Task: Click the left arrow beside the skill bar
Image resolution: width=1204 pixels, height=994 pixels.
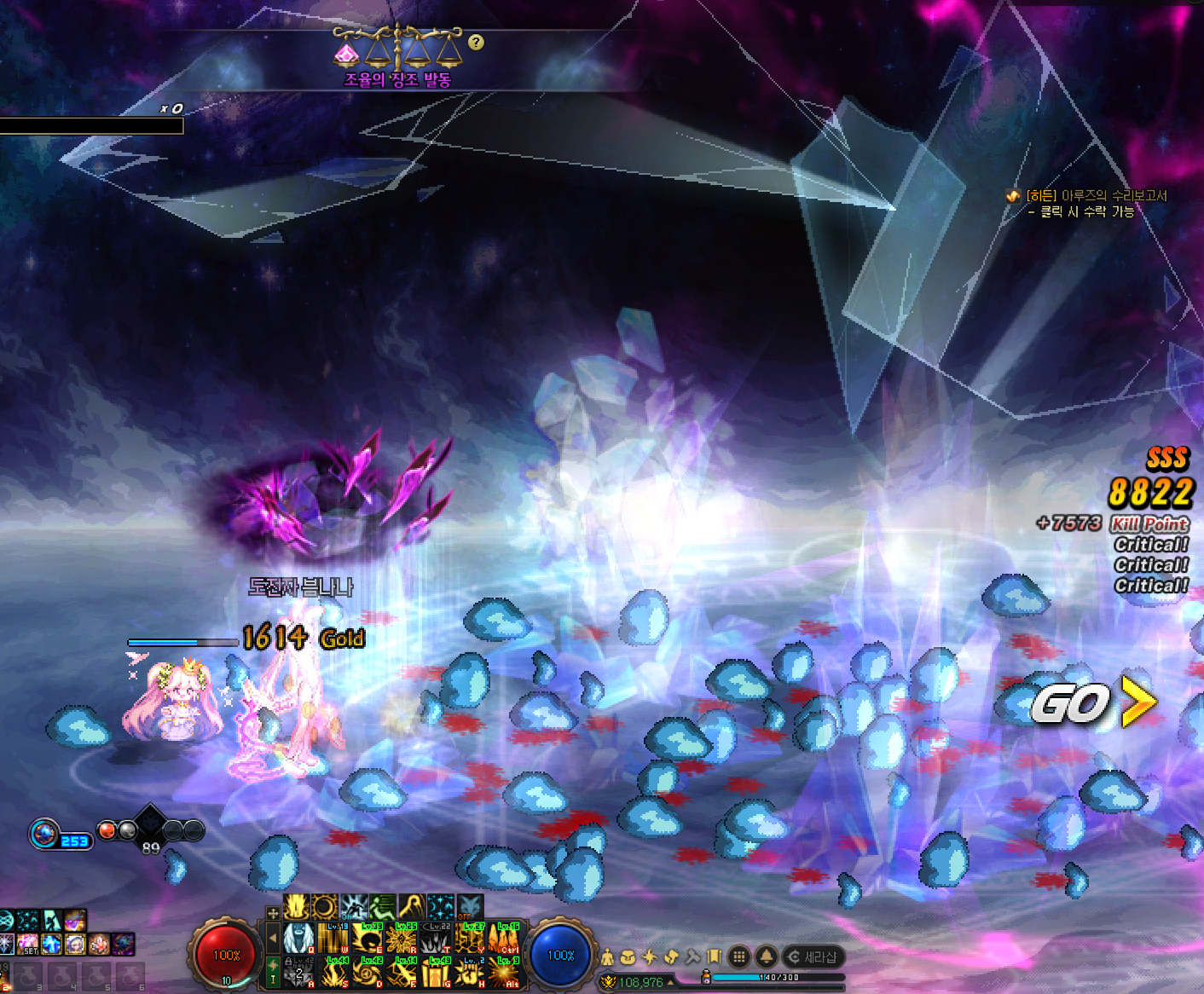Action: click(x=273, y=938)
